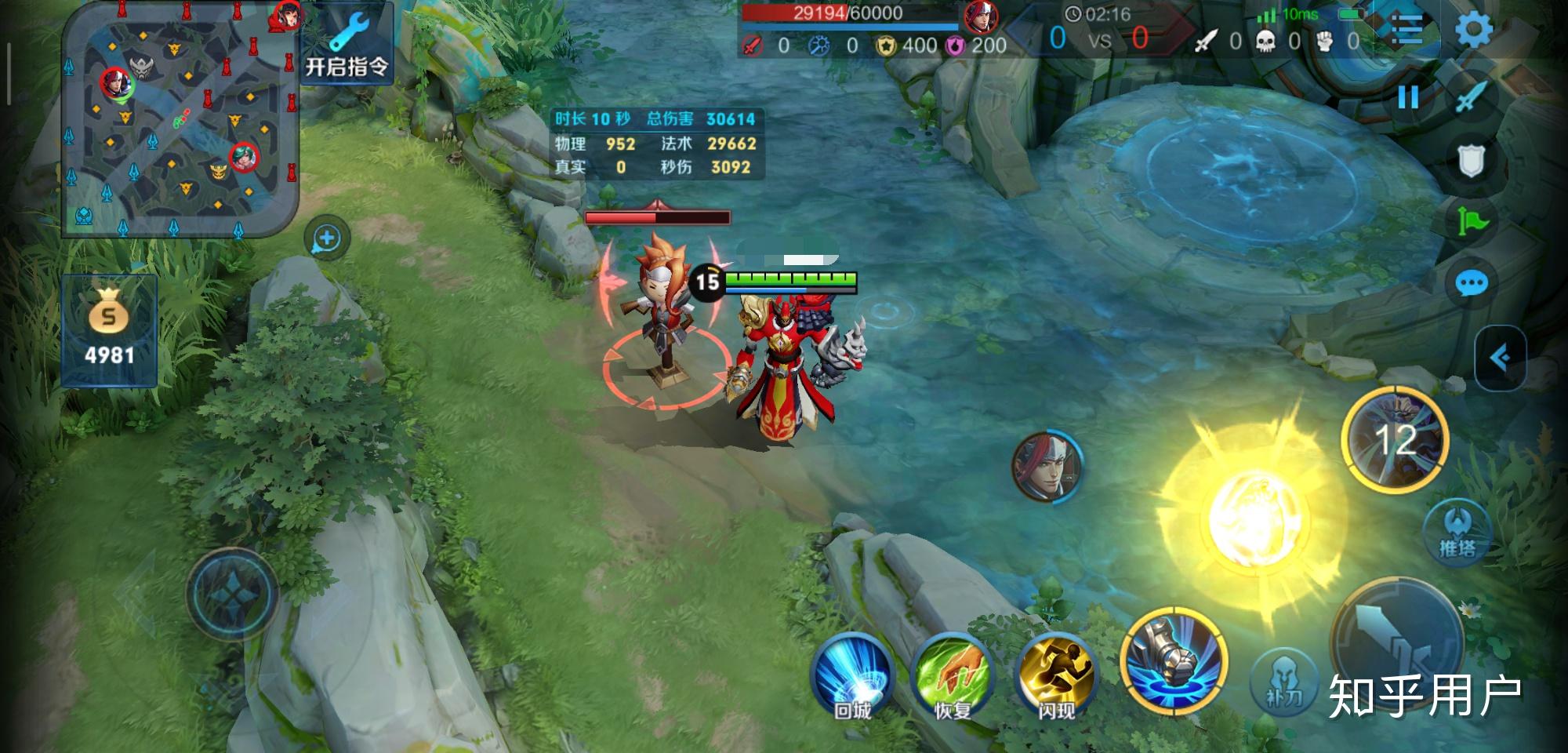This screenshot has width=1568, height=753.
Task: Target the red-haired enemy hero portrait
Action: [x=1047, y=466]
